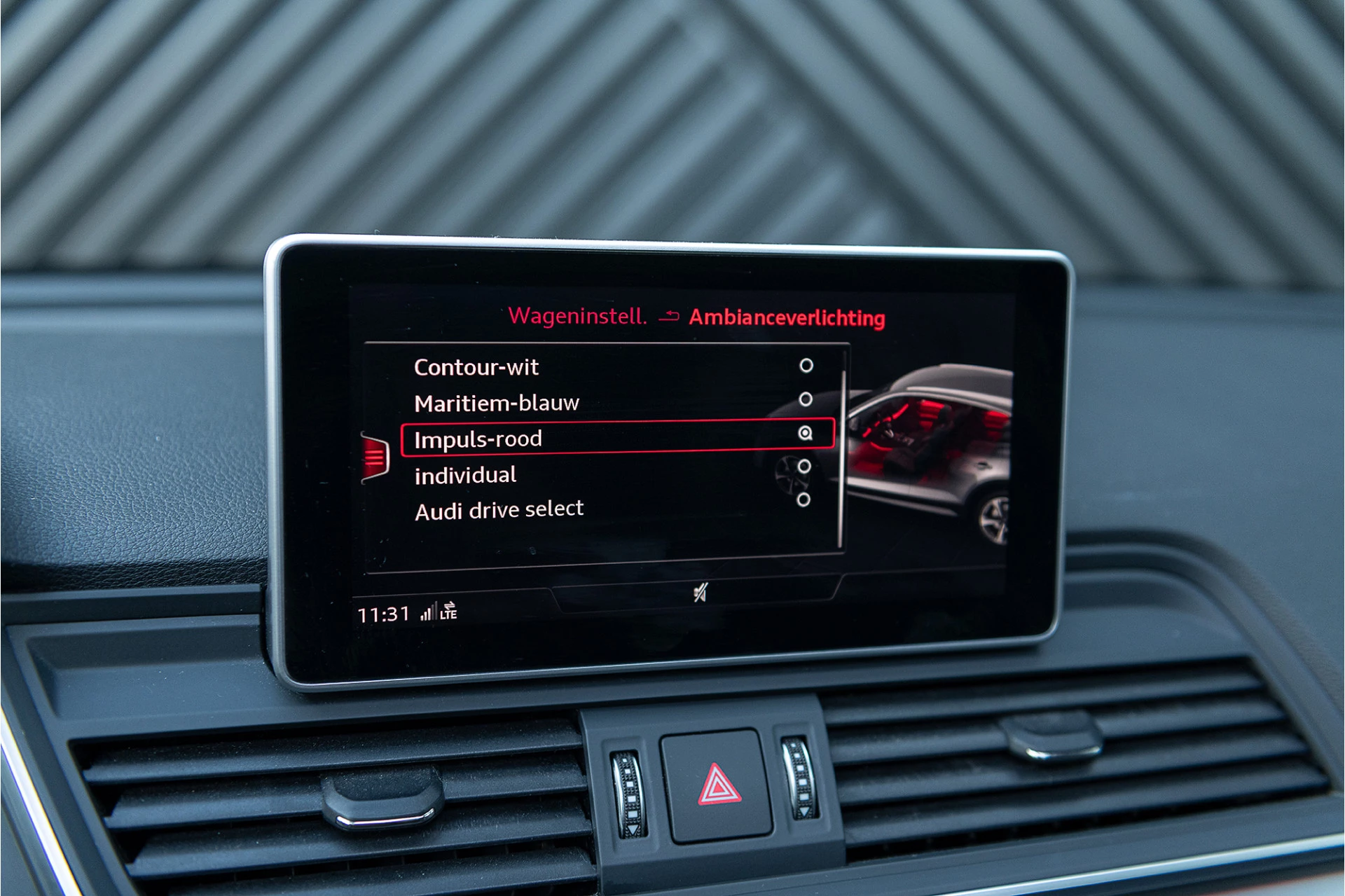This screenshot has width=1345, height=896.
Task: Tap the Ambianceverlichting heading
Action: [x=787, y=317]
